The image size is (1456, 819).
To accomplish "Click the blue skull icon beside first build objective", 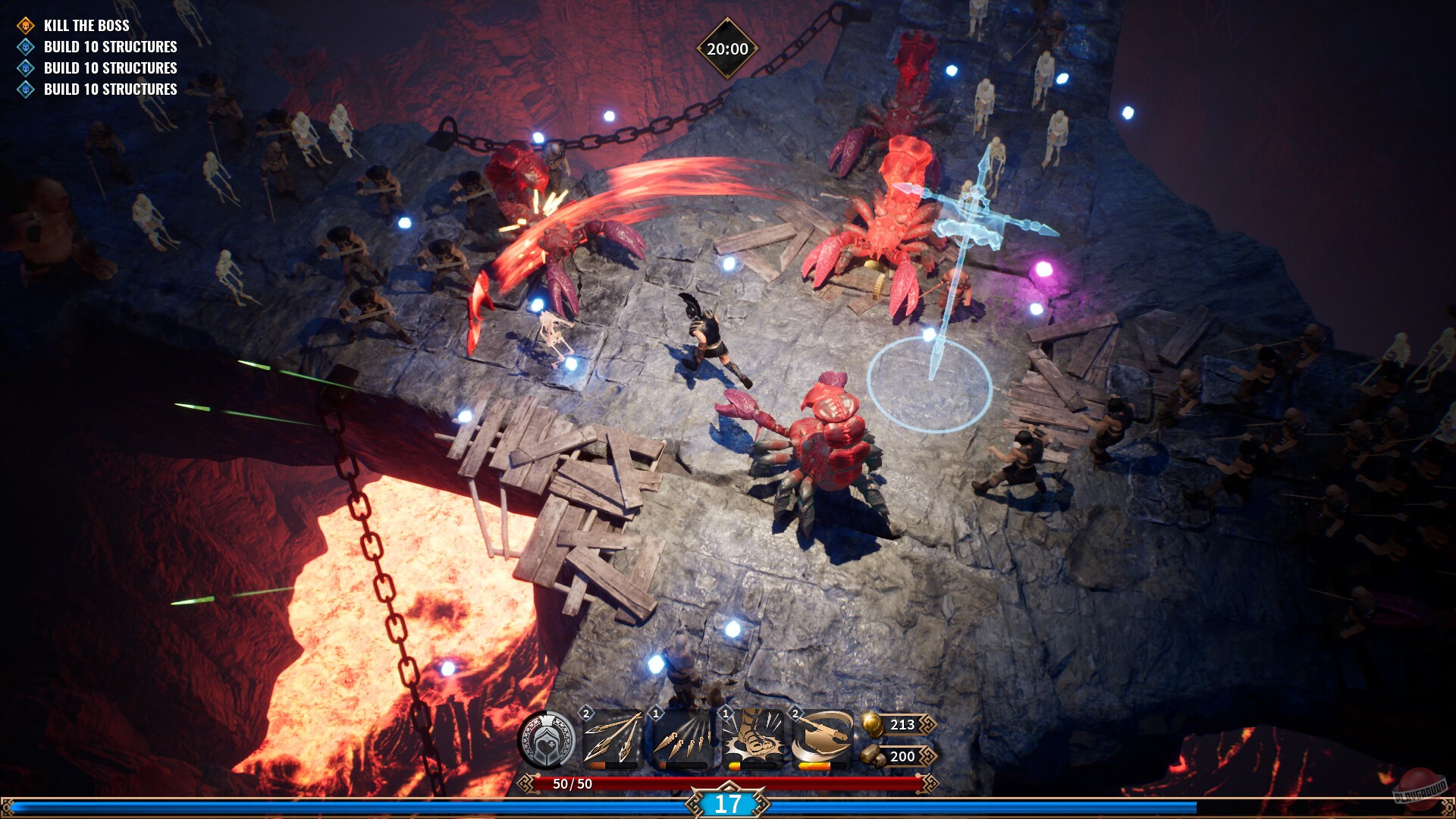I will click(25, 46).
